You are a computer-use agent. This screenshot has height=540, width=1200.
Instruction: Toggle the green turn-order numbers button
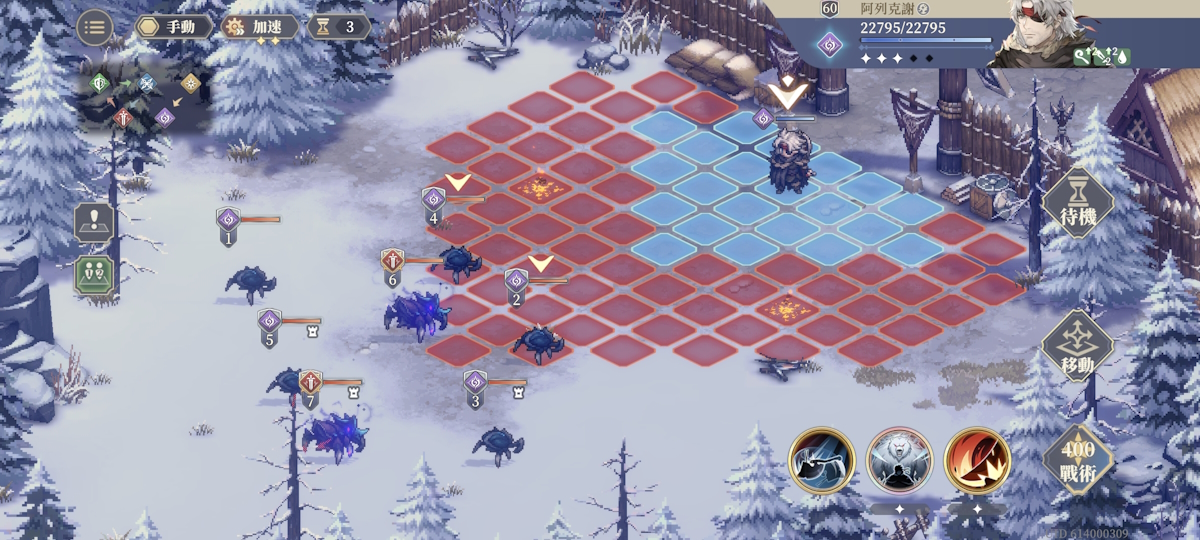[x=94, y=275]
